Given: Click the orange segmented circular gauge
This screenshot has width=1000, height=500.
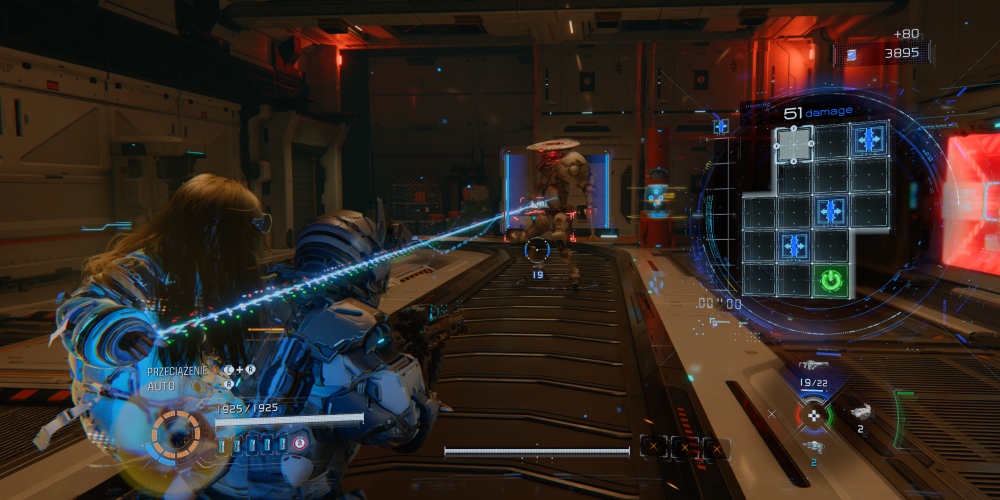Looking at the screenshot, I should pyautogui.click(x=177, y=434).
